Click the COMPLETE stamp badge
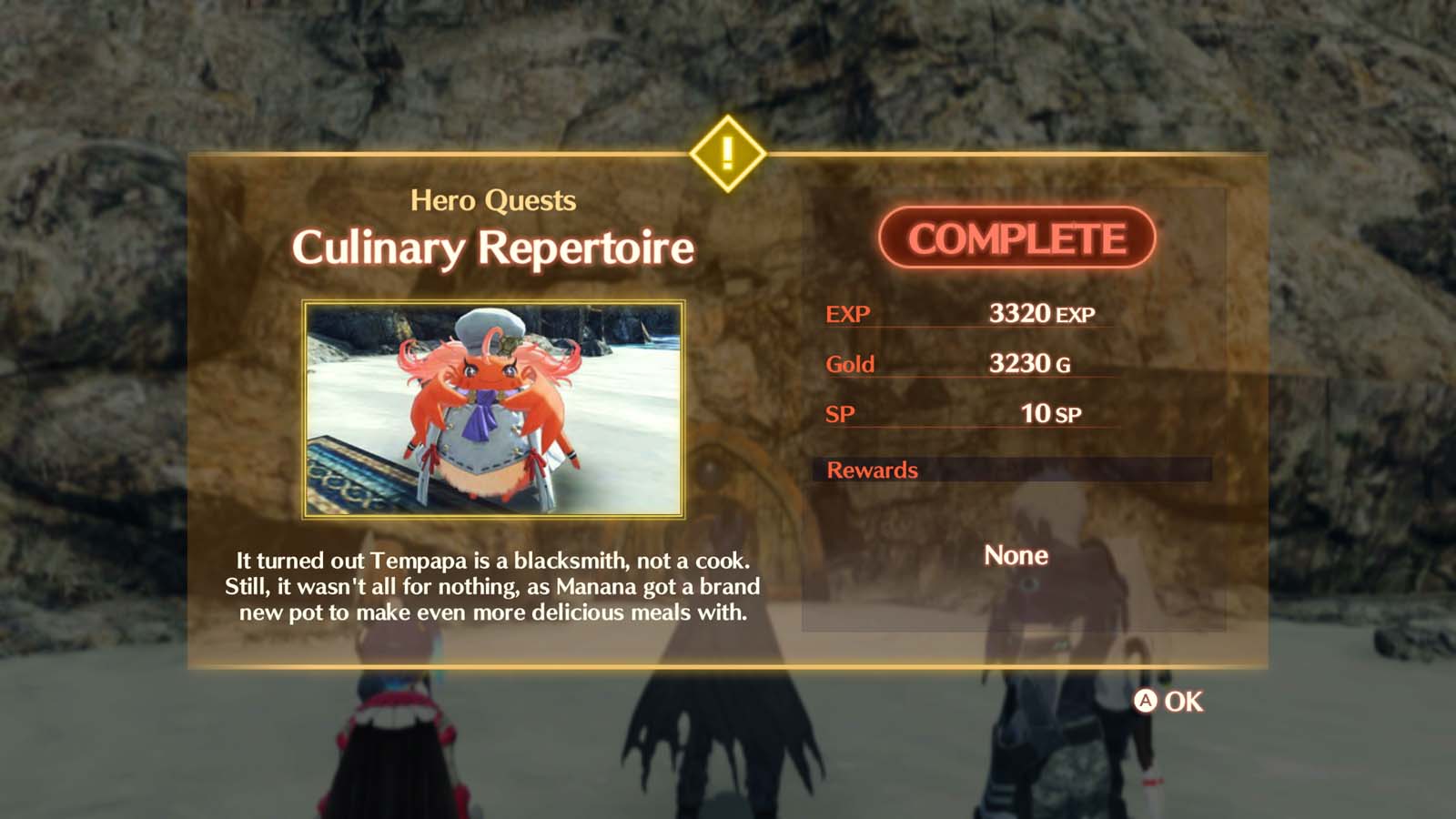 pos(1017,238)
